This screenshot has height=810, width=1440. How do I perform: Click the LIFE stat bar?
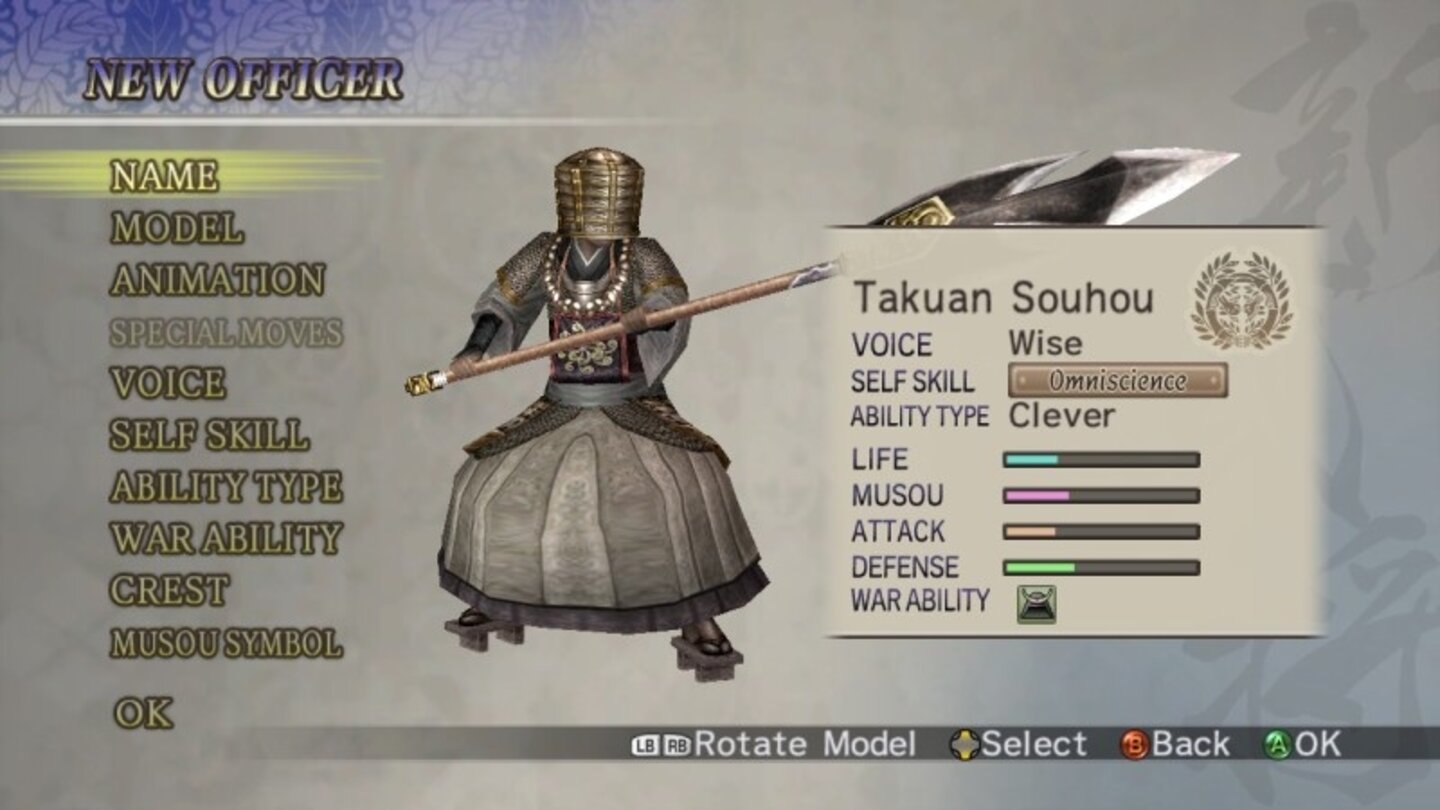point(1100,460)
